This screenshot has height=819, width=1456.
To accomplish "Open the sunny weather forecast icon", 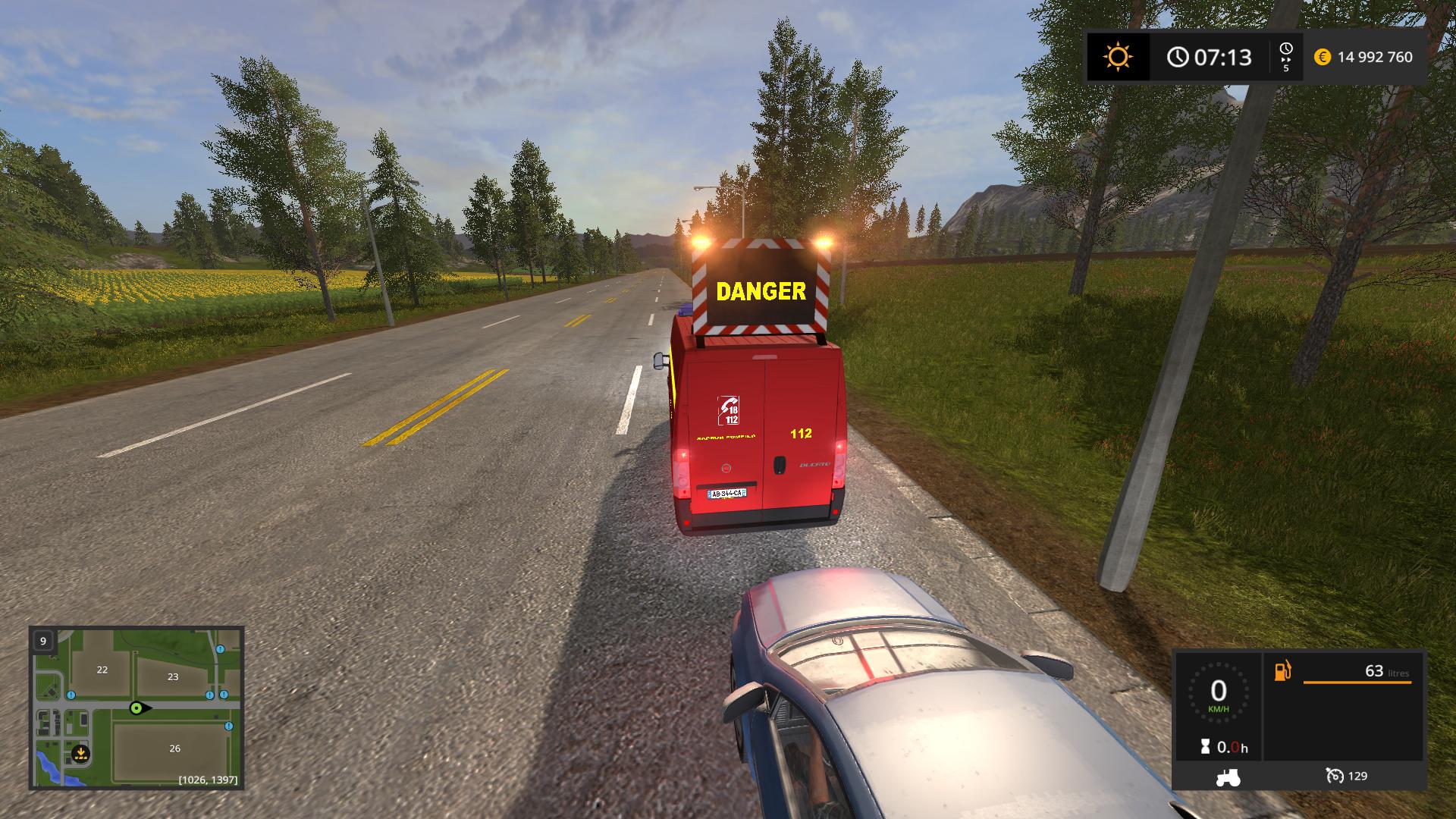I will click(x=1118, y=57).
